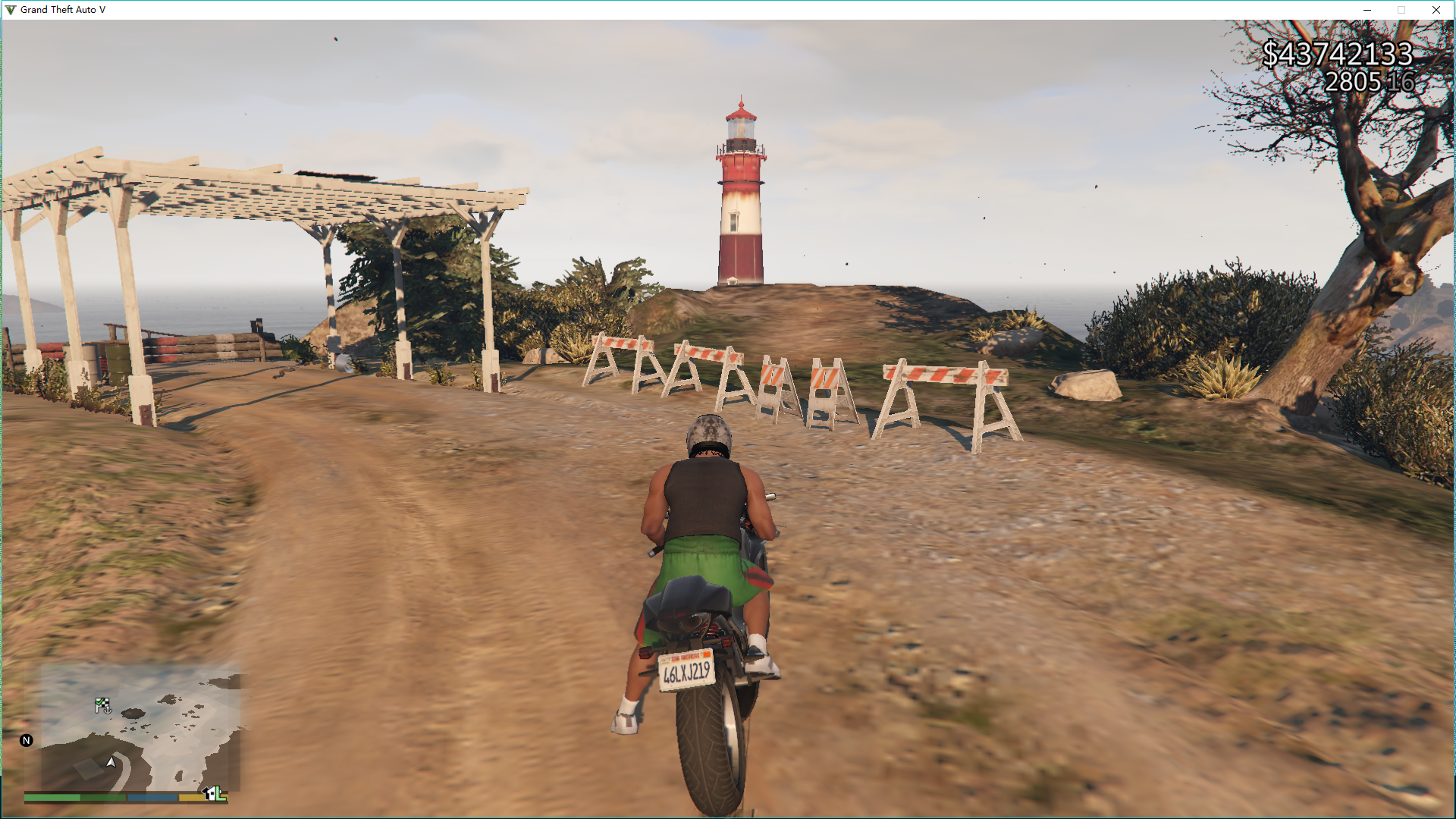Click the north compass indicator
Screen dimensions: 1456x819
(27, 741)
